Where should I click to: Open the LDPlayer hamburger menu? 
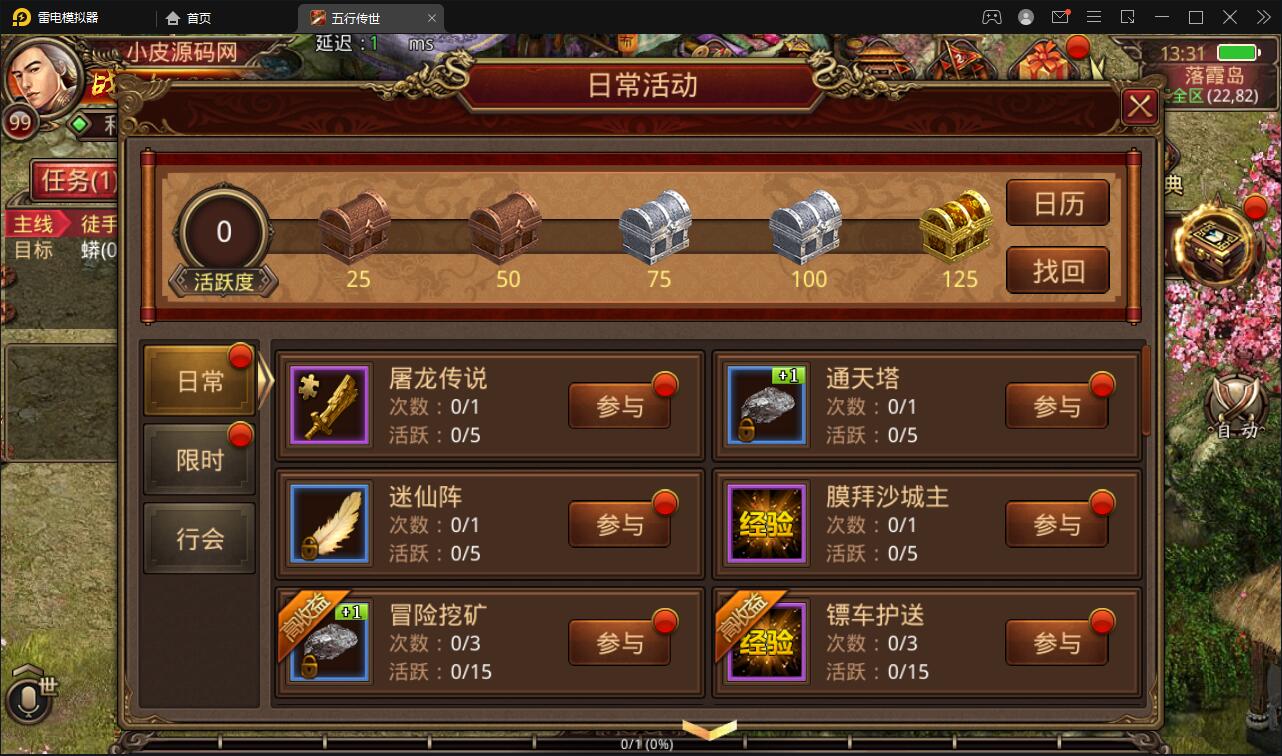tap(1093, 16)
